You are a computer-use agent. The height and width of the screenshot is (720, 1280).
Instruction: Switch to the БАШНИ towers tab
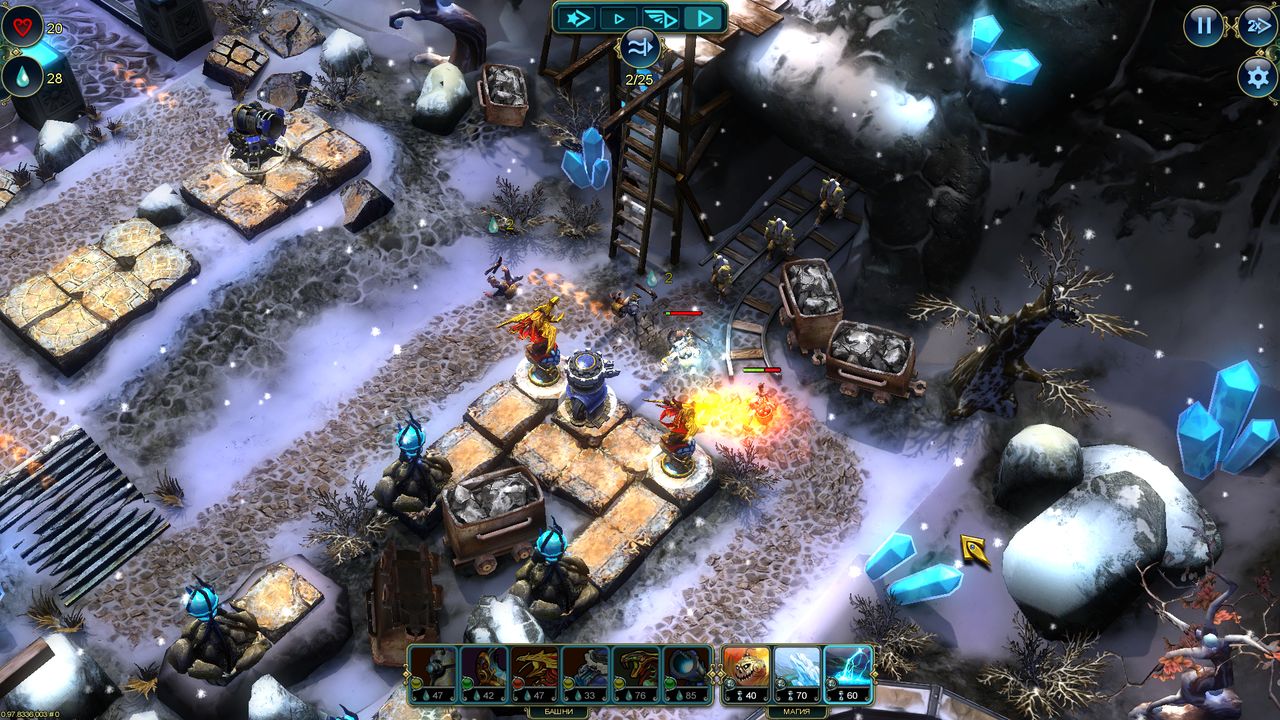tap(558, 712)
